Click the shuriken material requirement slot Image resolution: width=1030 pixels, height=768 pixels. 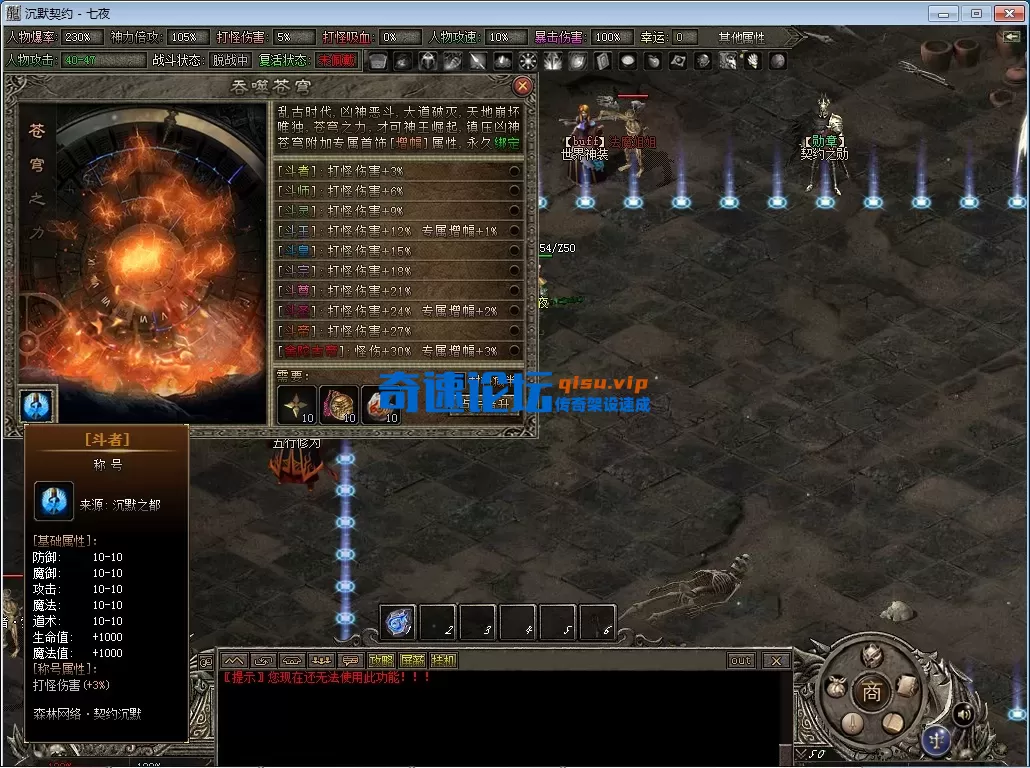click(297, 405)
